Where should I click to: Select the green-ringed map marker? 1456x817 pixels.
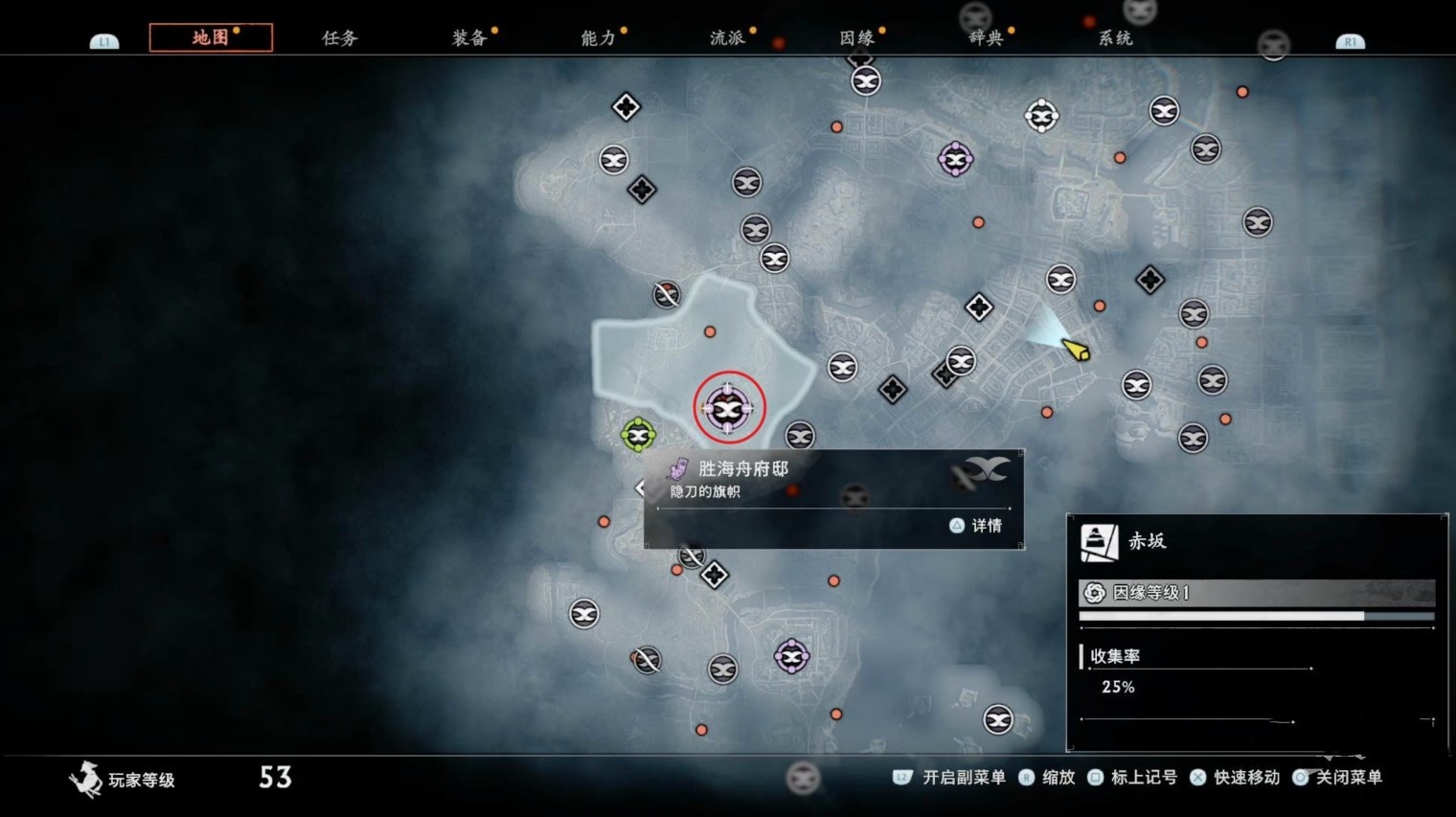(638, 435)
